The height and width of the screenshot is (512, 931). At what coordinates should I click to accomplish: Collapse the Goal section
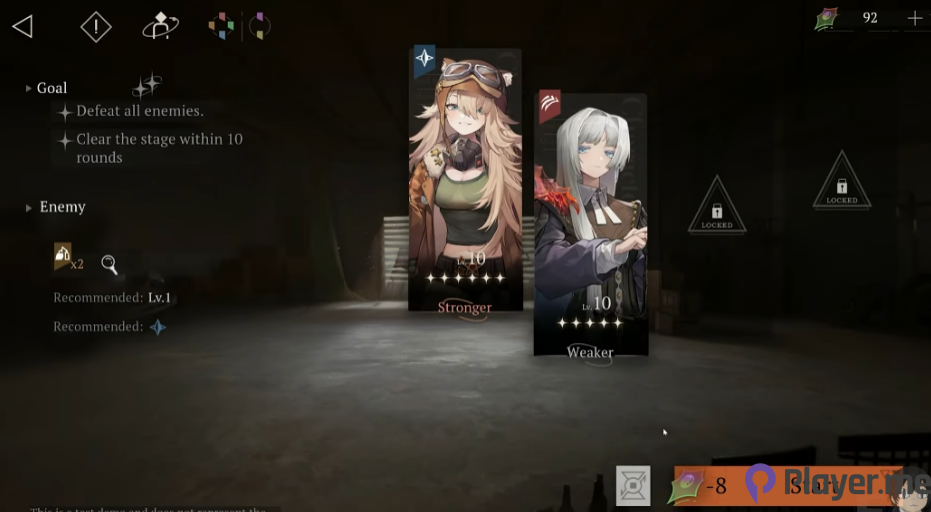29,88
